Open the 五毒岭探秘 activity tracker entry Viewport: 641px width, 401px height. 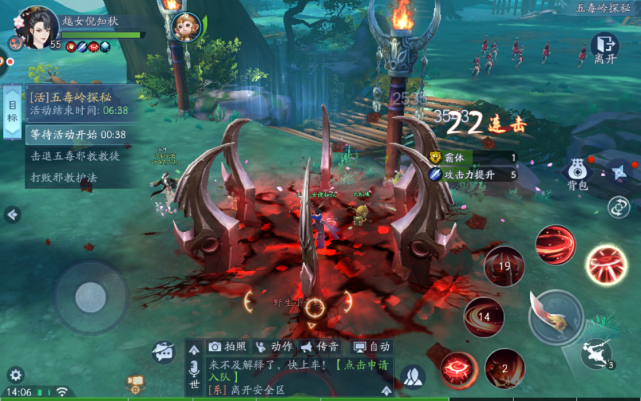tap(78, 103)
